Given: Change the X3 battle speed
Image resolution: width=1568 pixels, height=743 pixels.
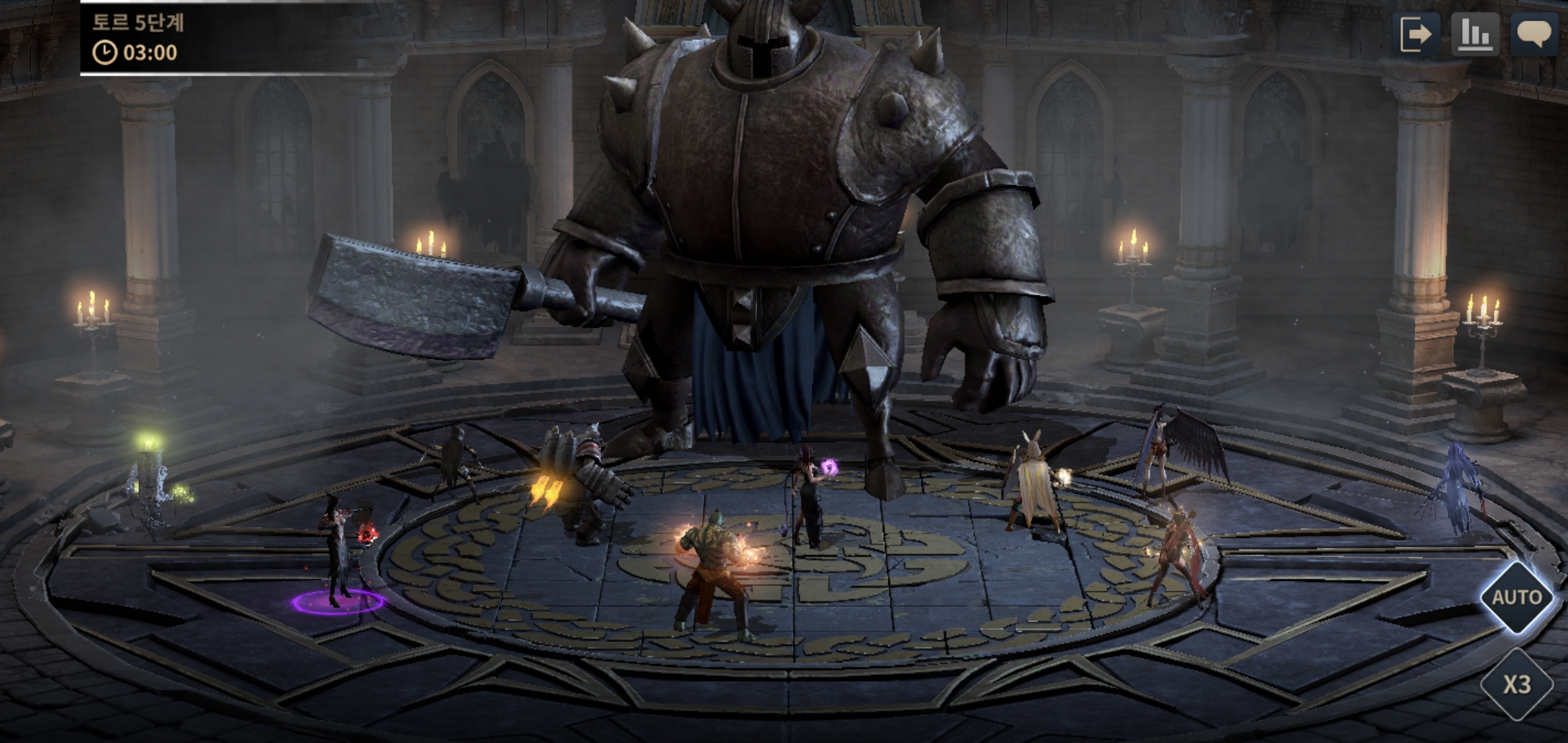Looking at the screenshot, I should 1516,684.
